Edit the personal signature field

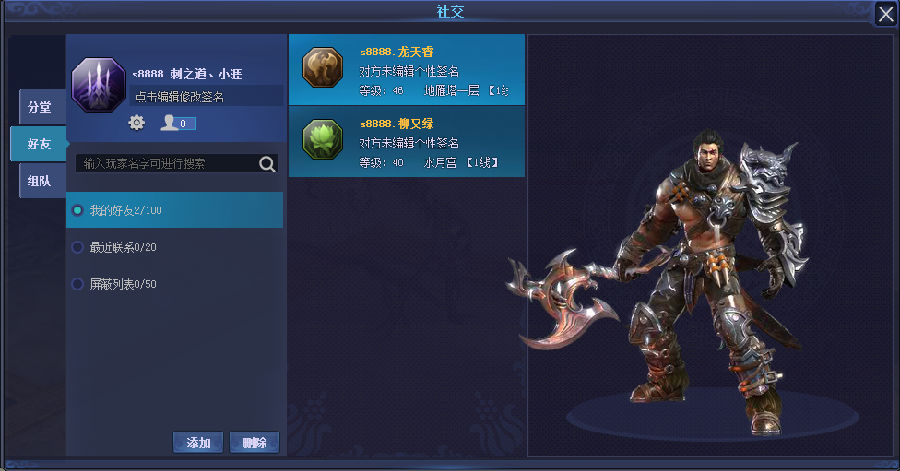click(x=208, y=97)
